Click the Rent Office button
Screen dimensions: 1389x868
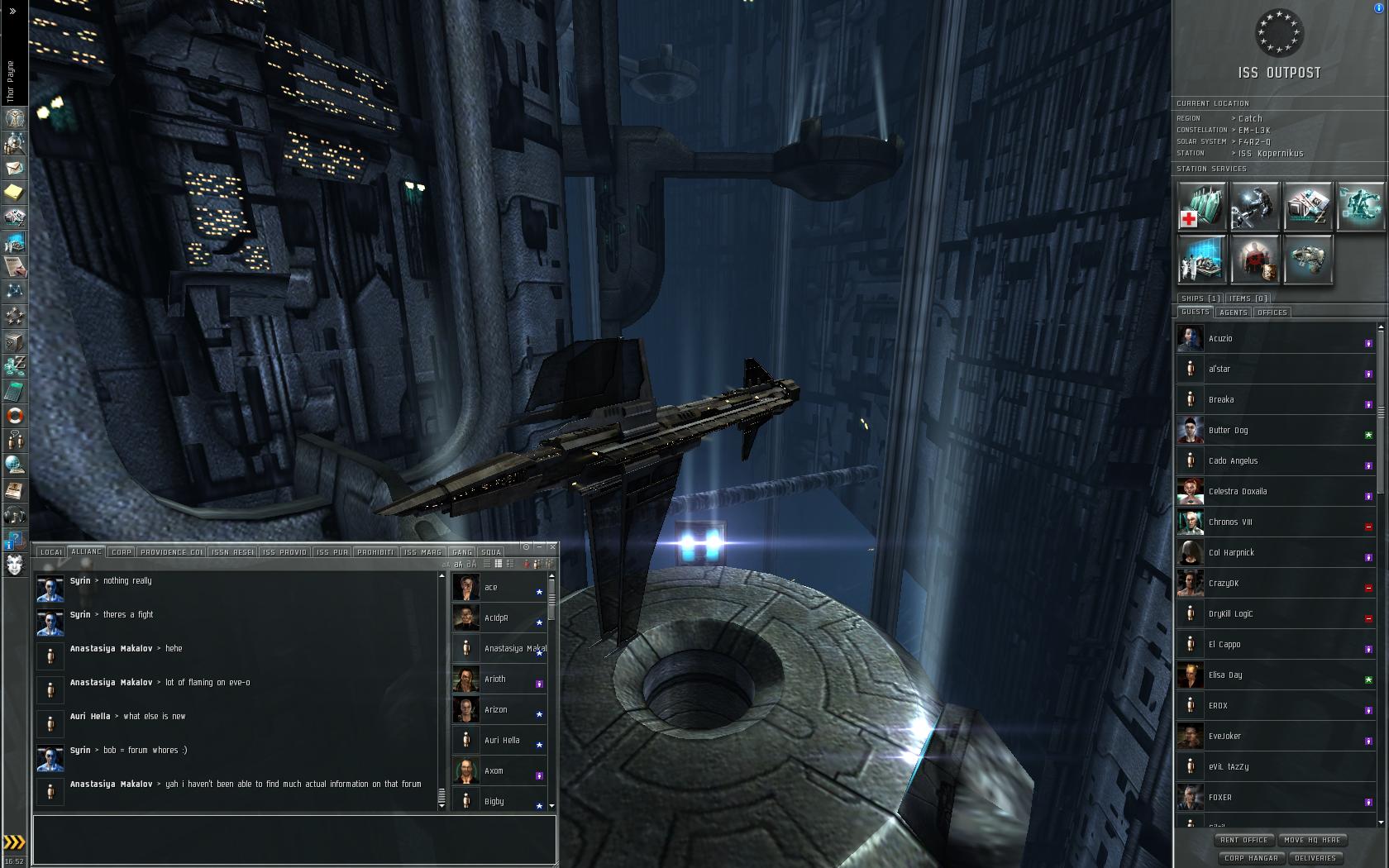click(1243, 840)
